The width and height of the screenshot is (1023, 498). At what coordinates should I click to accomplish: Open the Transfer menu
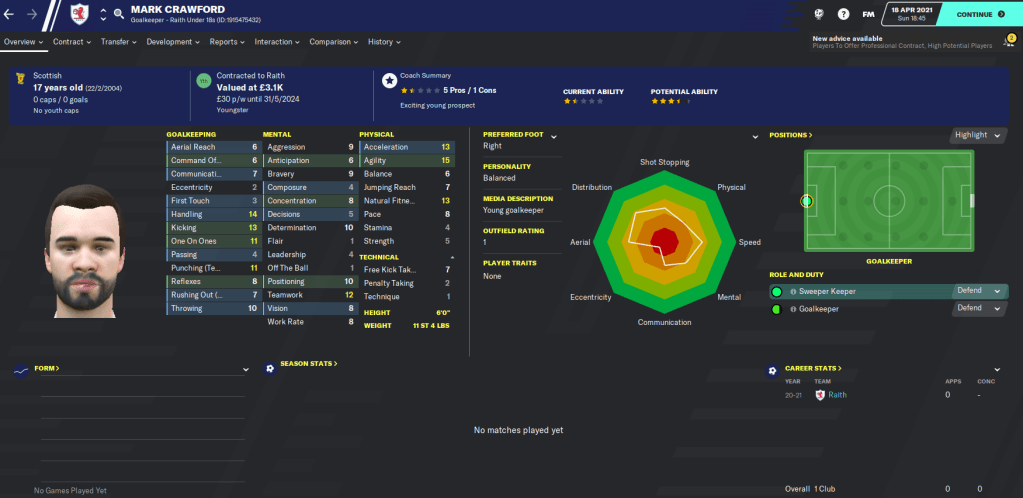click(x=120, y=42)
